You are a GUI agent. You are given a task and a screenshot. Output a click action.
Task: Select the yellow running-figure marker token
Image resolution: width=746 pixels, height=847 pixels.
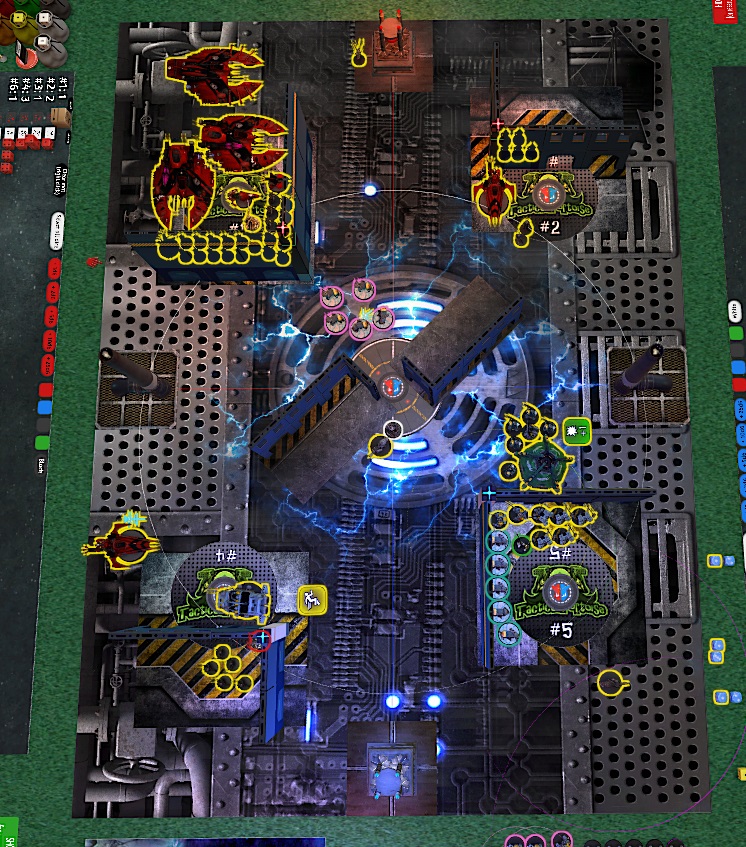(x=312, y=600)
